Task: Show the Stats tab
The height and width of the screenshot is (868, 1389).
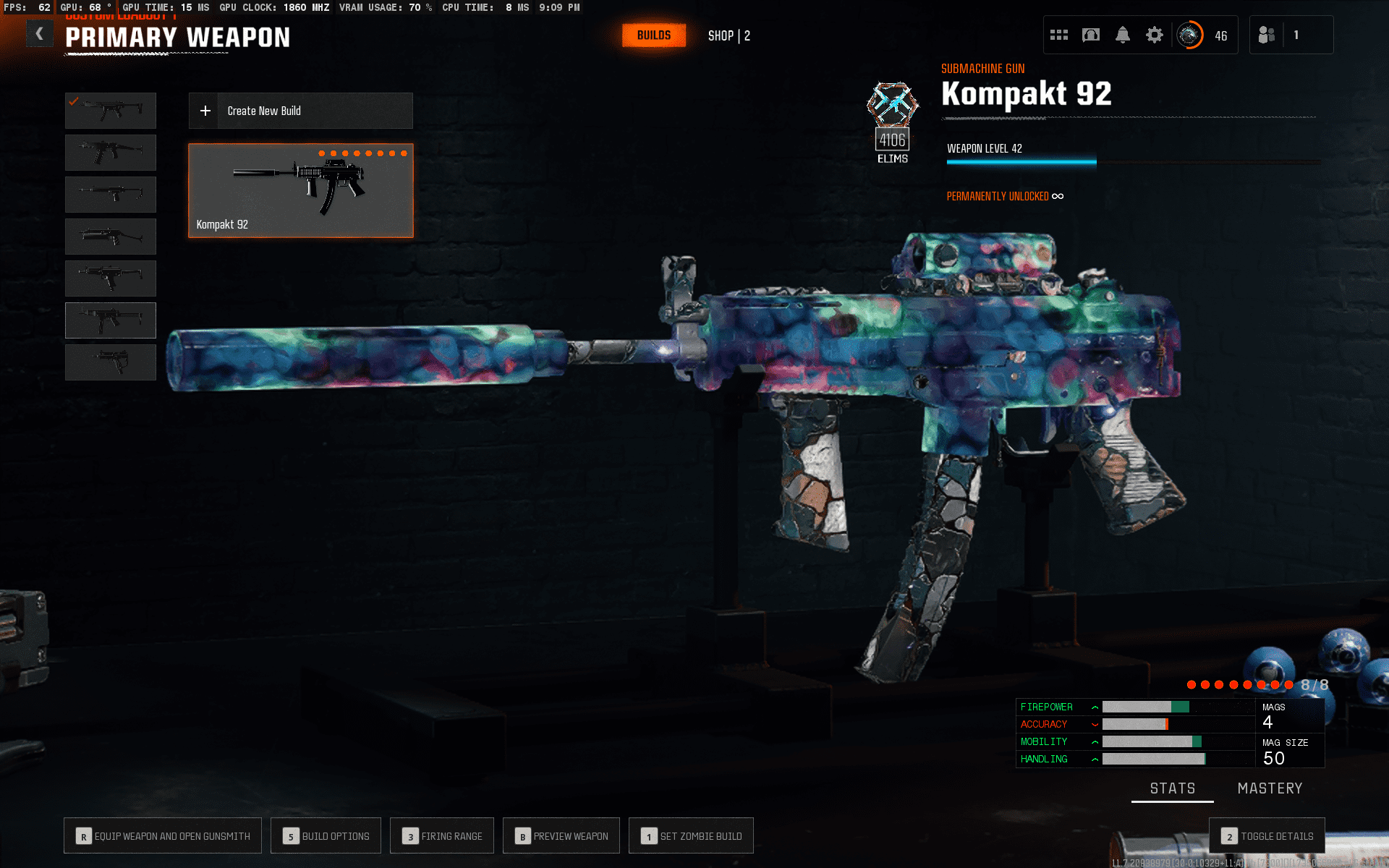Action: tap(1172, 788)
